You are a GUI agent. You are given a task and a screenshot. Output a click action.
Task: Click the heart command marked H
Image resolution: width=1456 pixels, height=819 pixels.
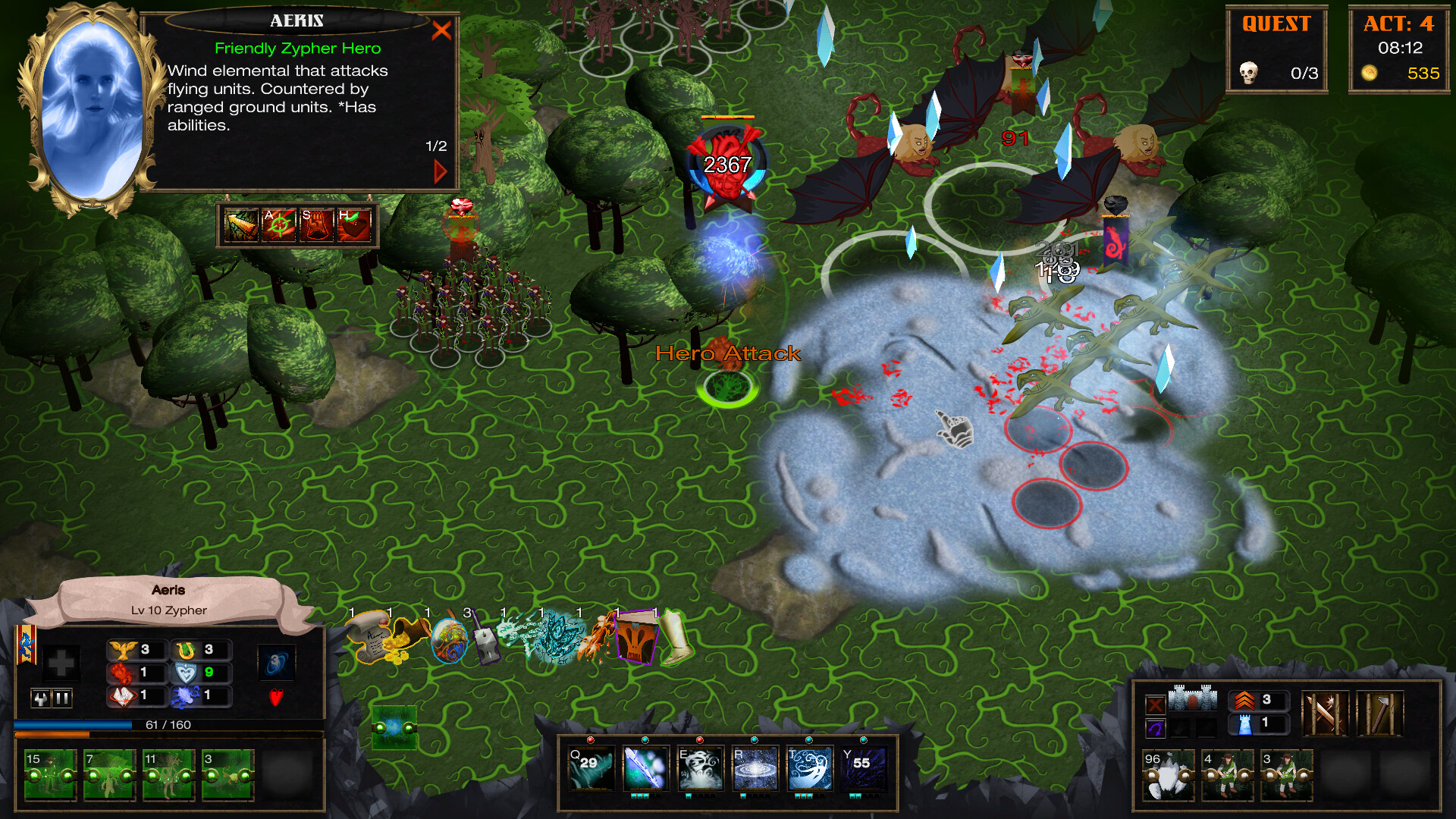(x=354, y=226)
